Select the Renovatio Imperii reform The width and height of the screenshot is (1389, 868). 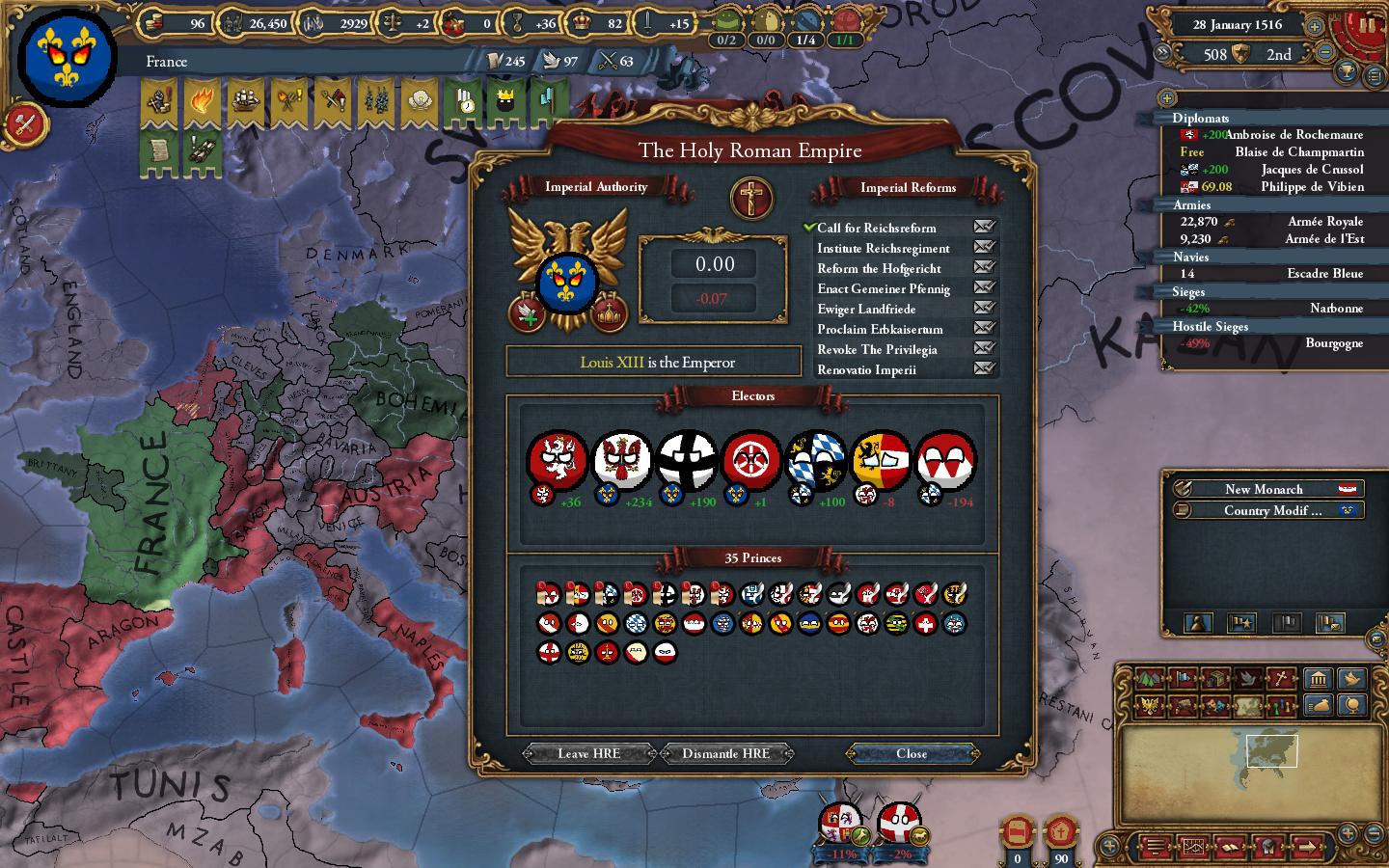866,369
